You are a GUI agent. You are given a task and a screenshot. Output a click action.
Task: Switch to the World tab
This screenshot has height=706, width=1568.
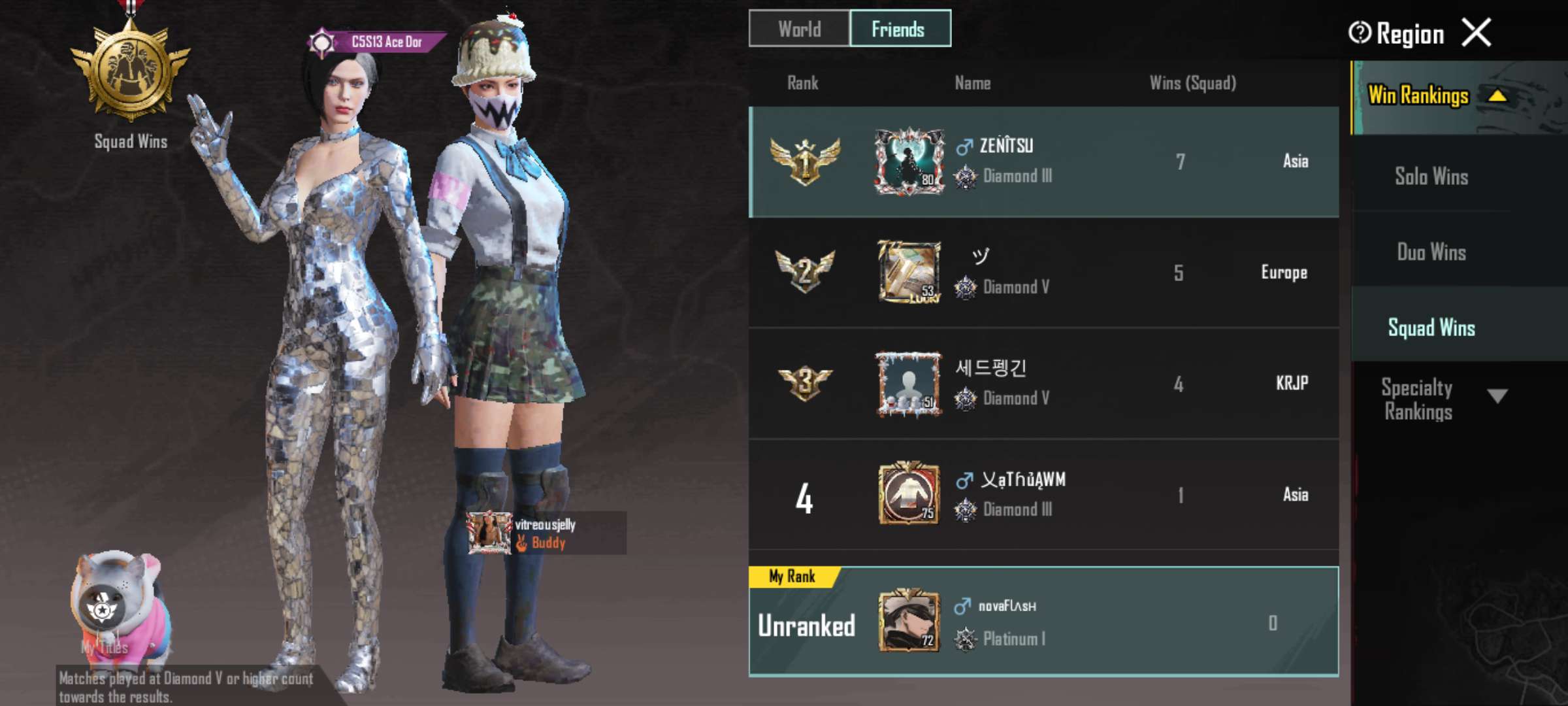pyautogui.click(x=798, y=29)
